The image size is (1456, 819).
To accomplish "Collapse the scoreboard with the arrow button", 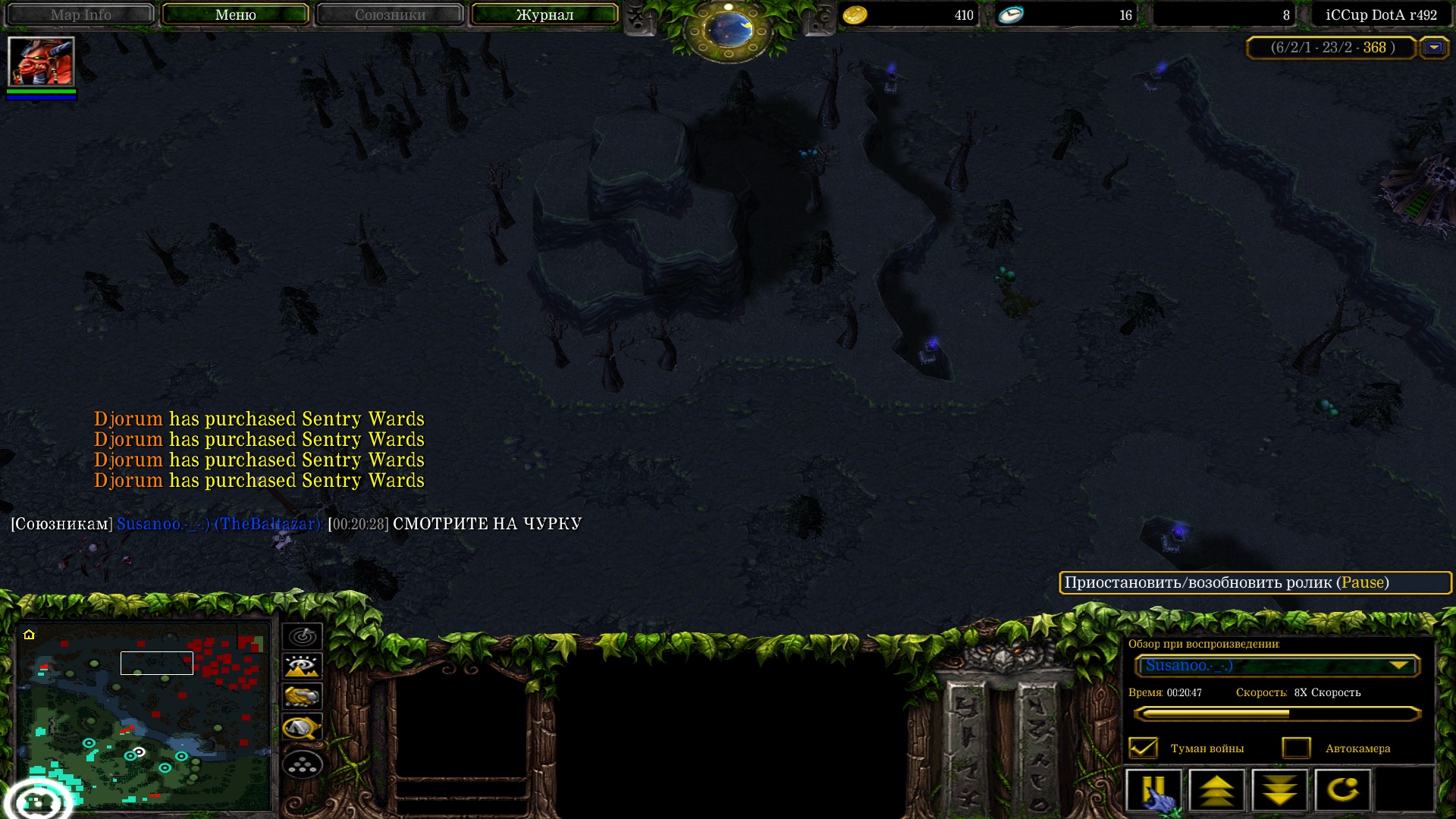I will tap(1434, 48).
